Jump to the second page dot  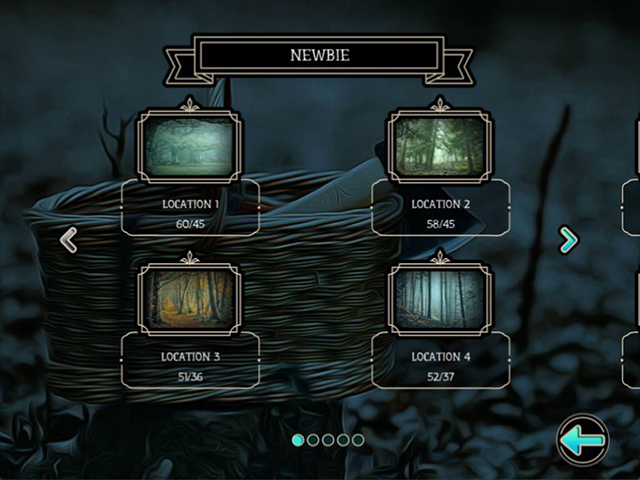pos(313,440)
